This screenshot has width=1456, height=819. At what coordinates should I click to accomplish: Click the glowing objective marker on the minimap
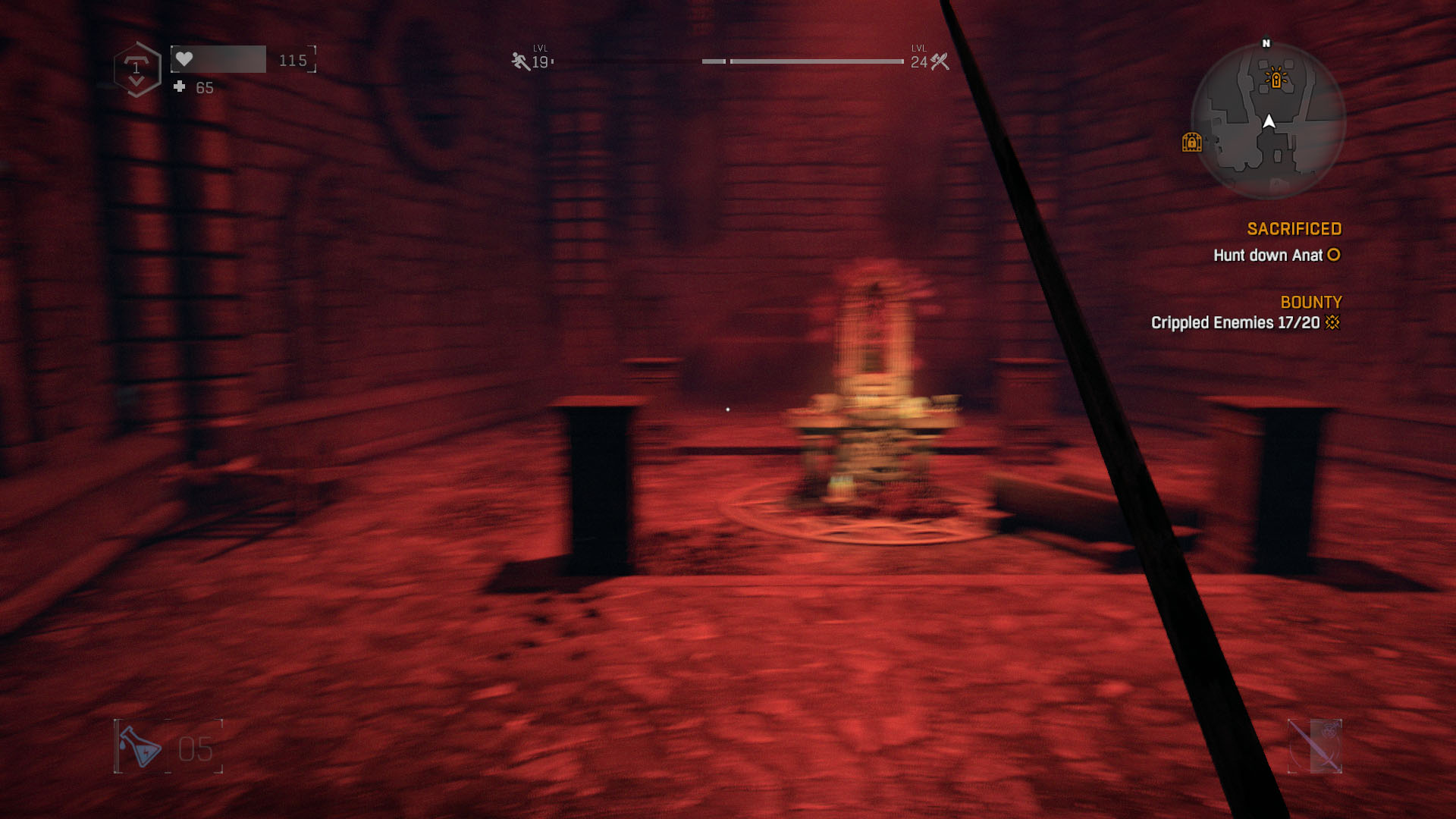tap(1276, 79)
